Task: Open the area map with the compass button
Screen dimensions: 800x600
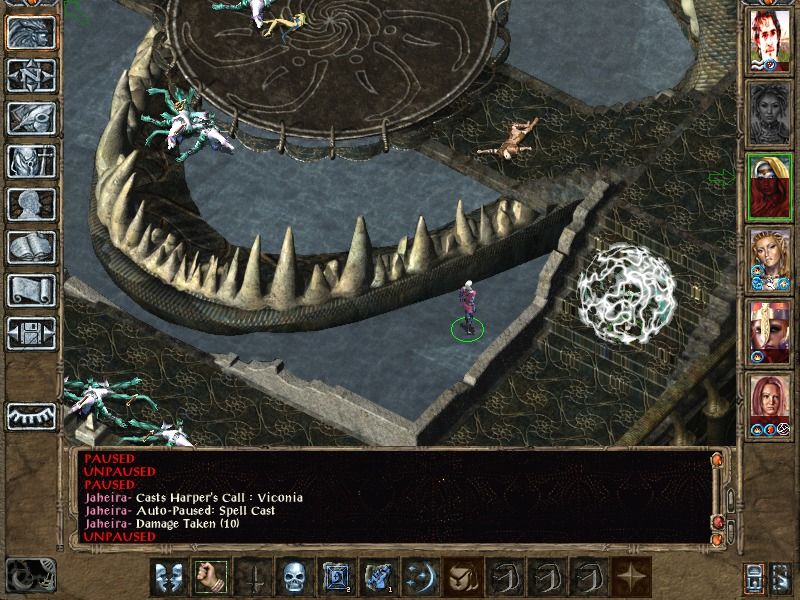Action: click(x=30, y=75)
